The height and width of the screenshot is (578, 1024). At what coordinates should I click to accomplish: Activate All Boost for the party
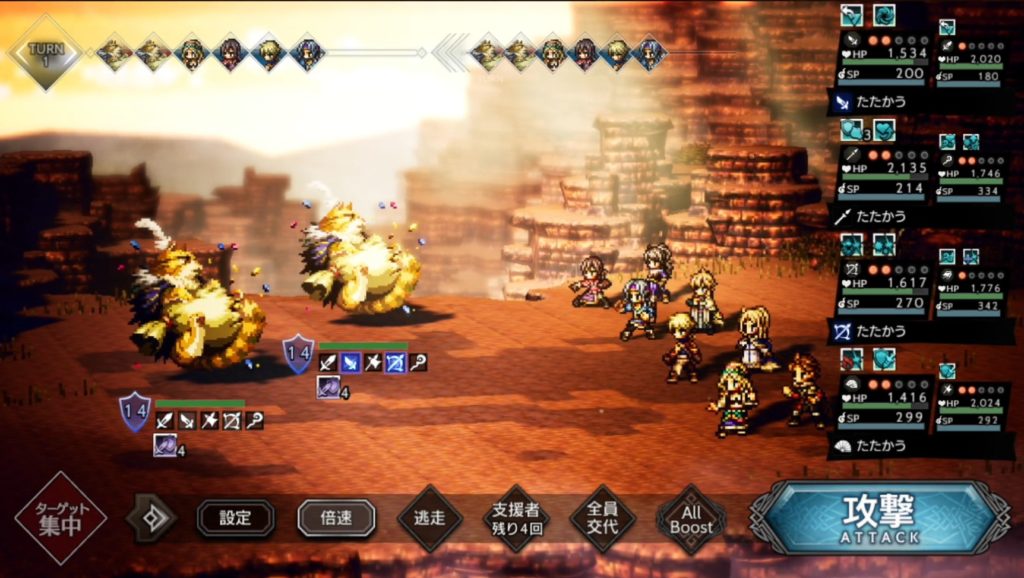pos(691,518)
